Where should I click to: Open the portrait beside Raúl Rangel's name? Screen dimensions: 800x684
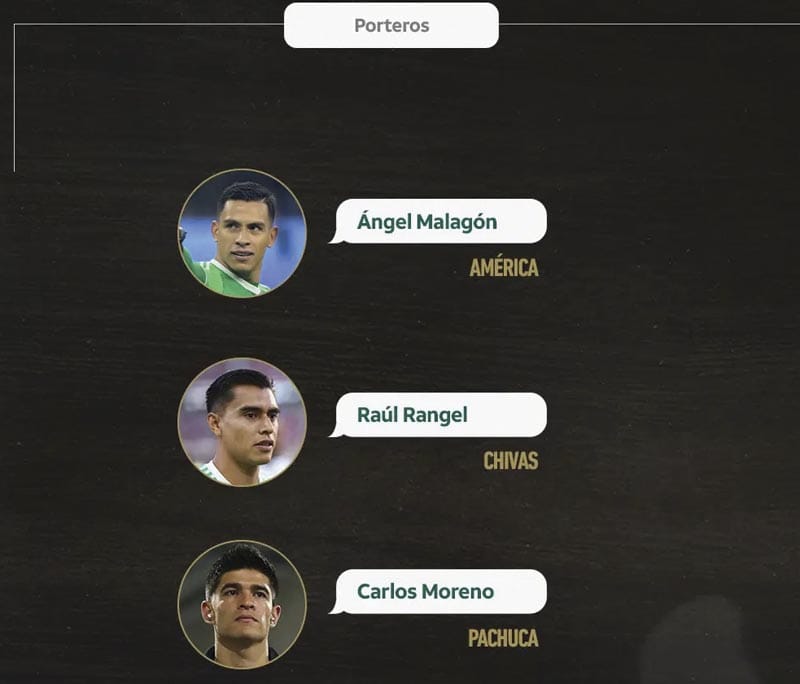tap(242, 422)
